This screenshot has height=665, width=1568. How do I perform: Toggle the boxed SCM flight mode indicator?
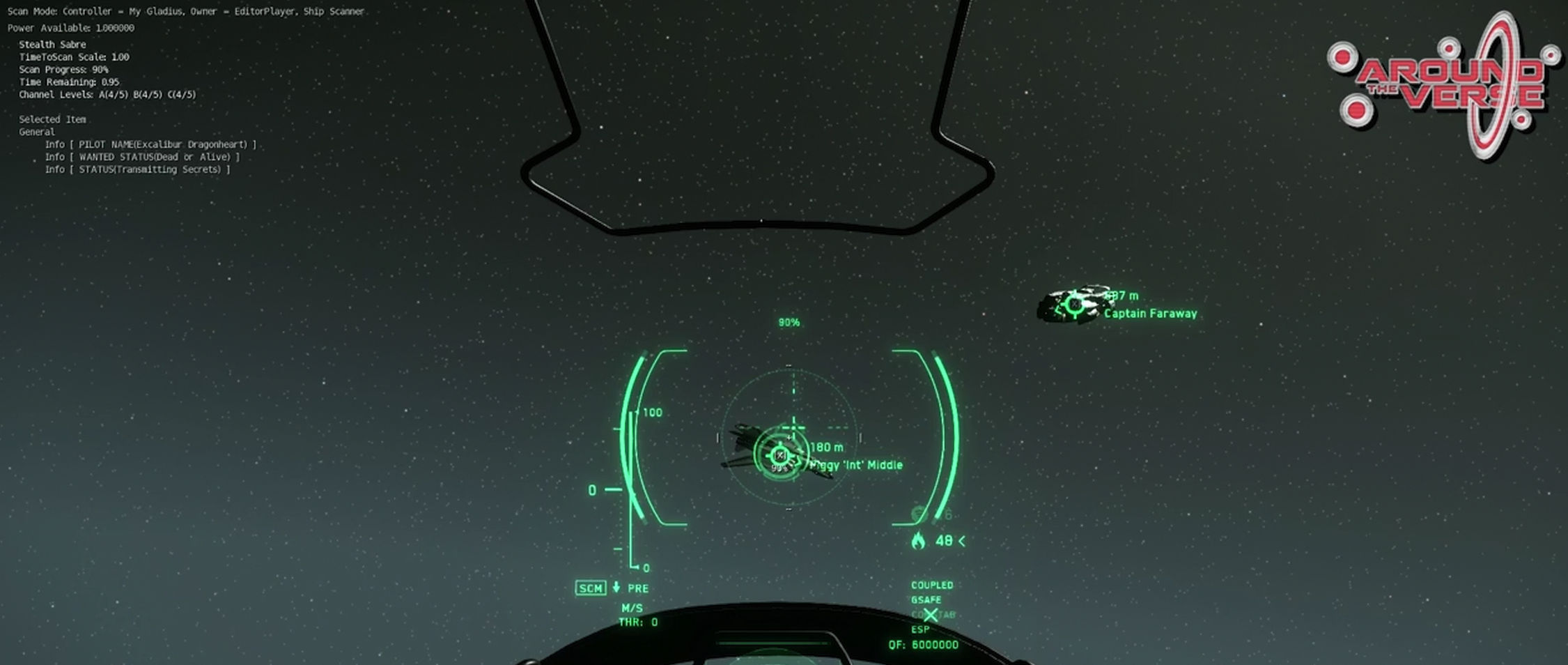pos(590,588)
